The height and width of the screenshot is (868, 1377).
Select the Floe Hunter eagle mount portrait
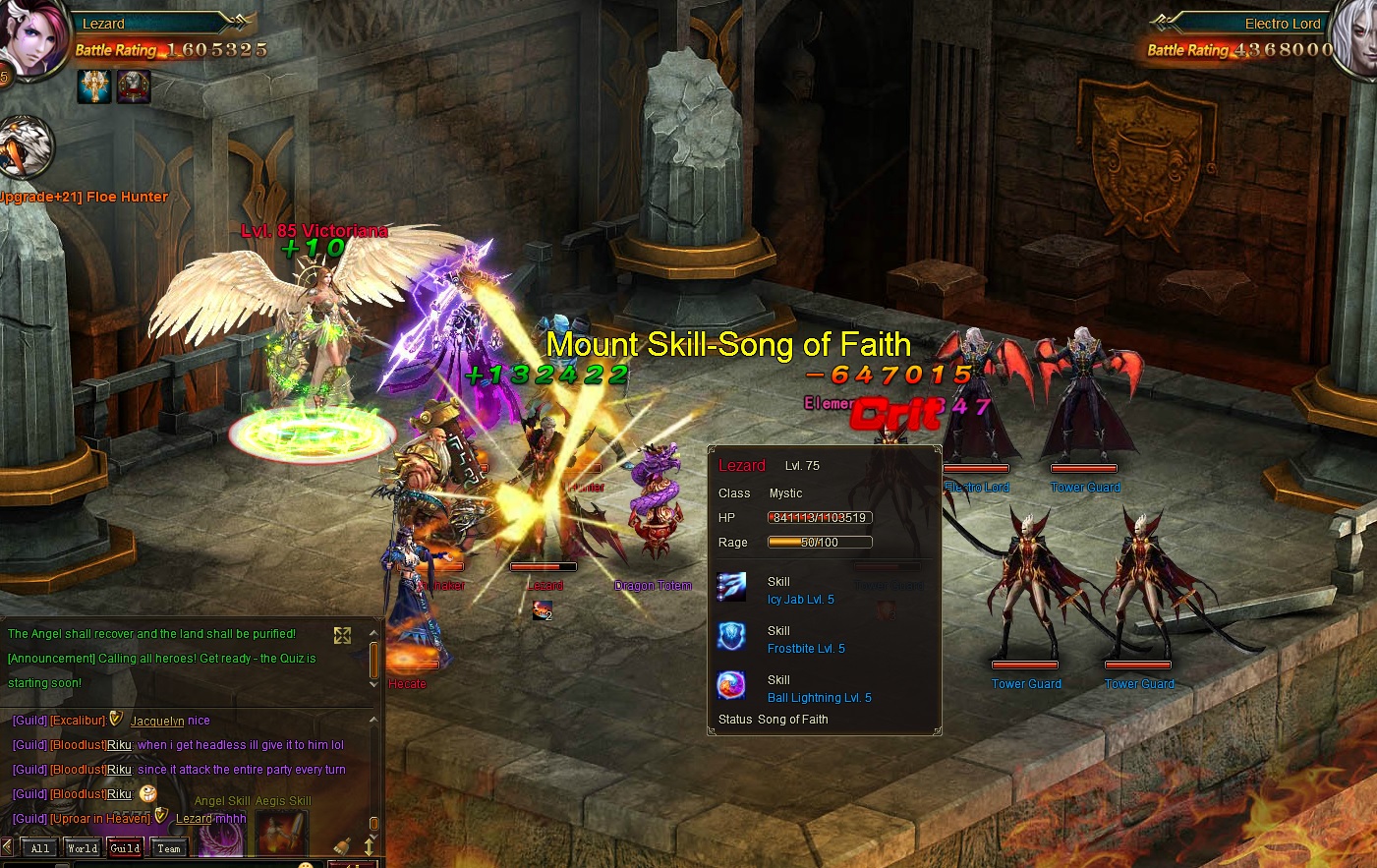(x=25, y=147)
